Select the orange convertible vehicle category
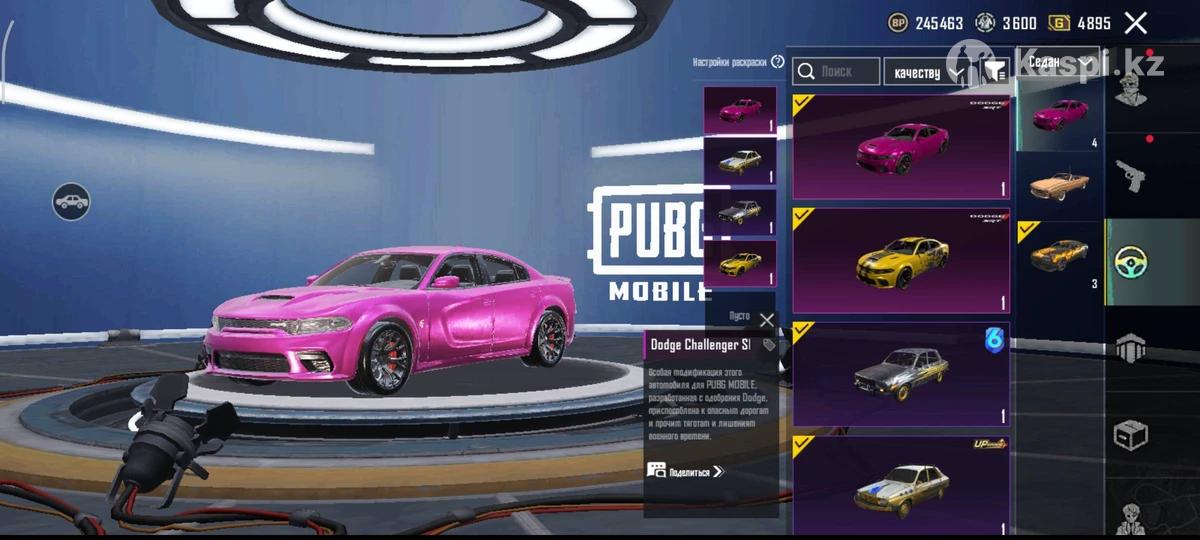The image size is (1200, 540). (1059, 186)
